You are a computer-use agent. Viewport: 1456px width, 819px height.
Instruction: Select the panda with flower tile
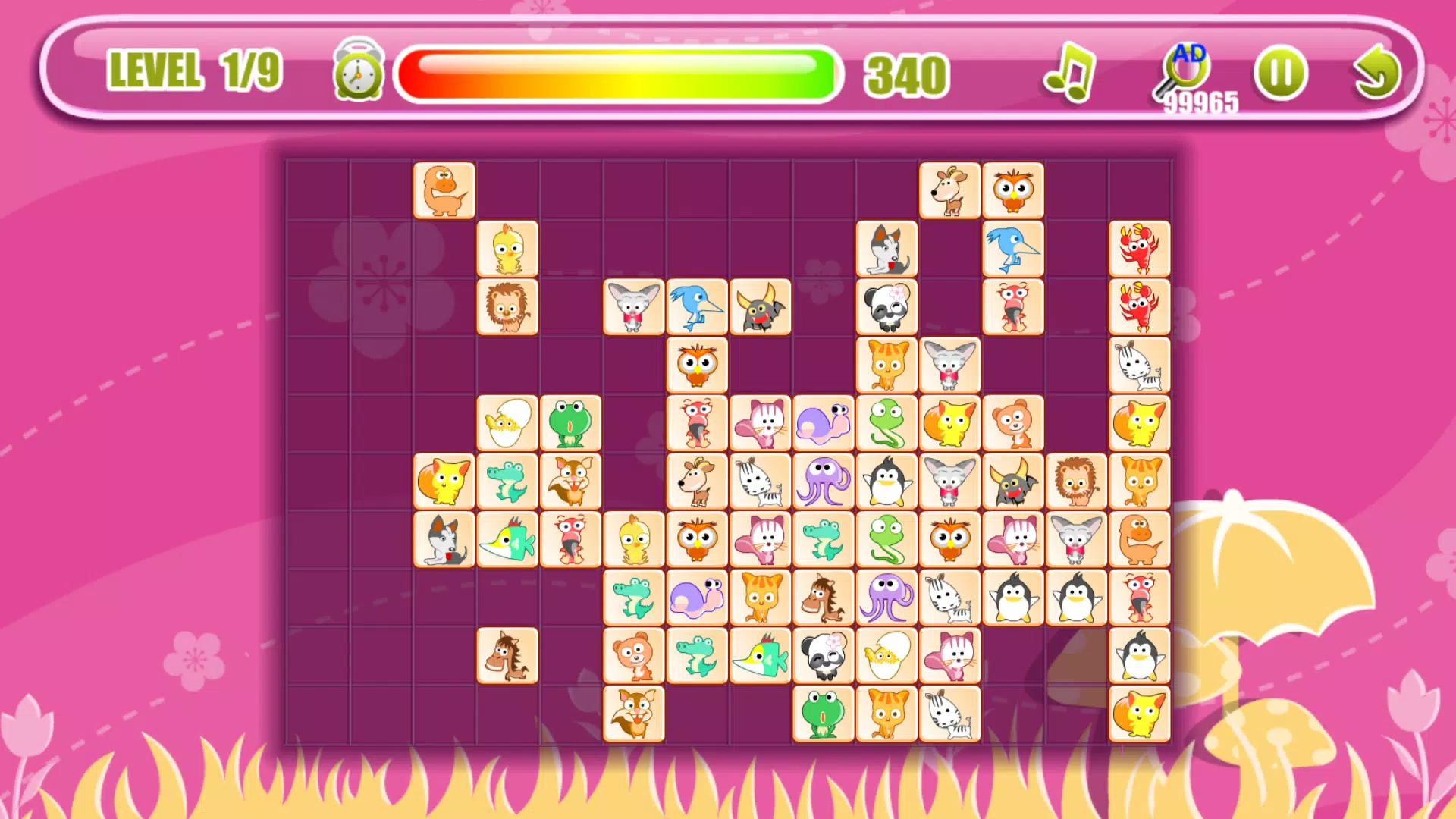click(x=886, y=307)
